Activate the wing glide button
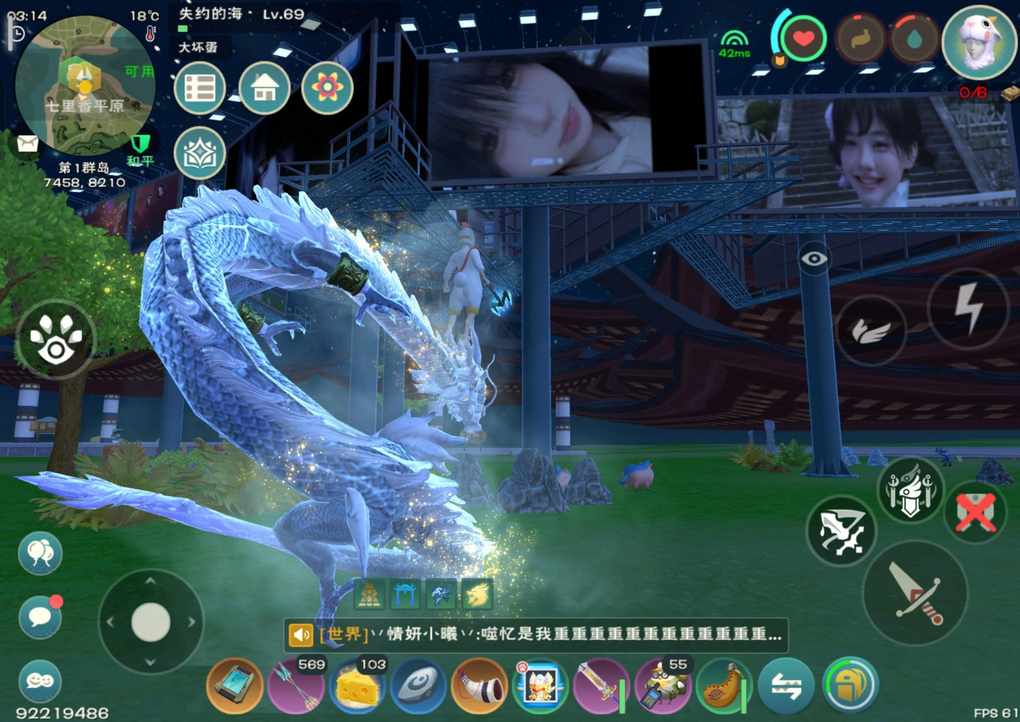Image resolution: width=1020 pixels, height=722 pixels. 871,331
